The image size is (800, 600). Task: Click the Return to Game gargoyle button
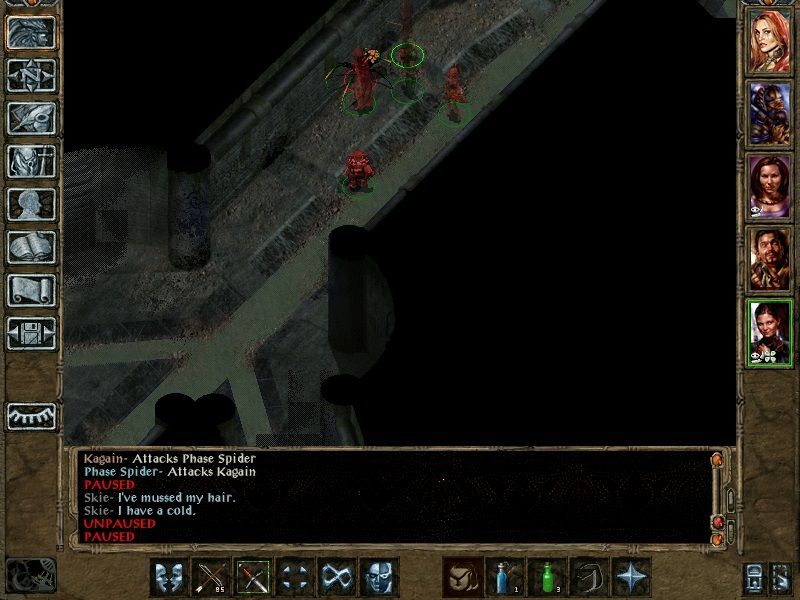(31, 33)
